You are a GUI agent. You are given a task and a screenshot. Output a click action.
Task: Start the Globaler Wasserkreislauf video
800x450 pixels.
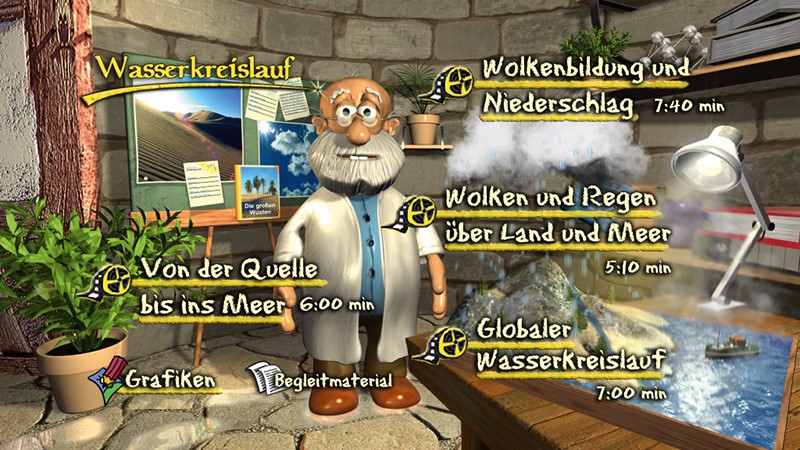563,345
